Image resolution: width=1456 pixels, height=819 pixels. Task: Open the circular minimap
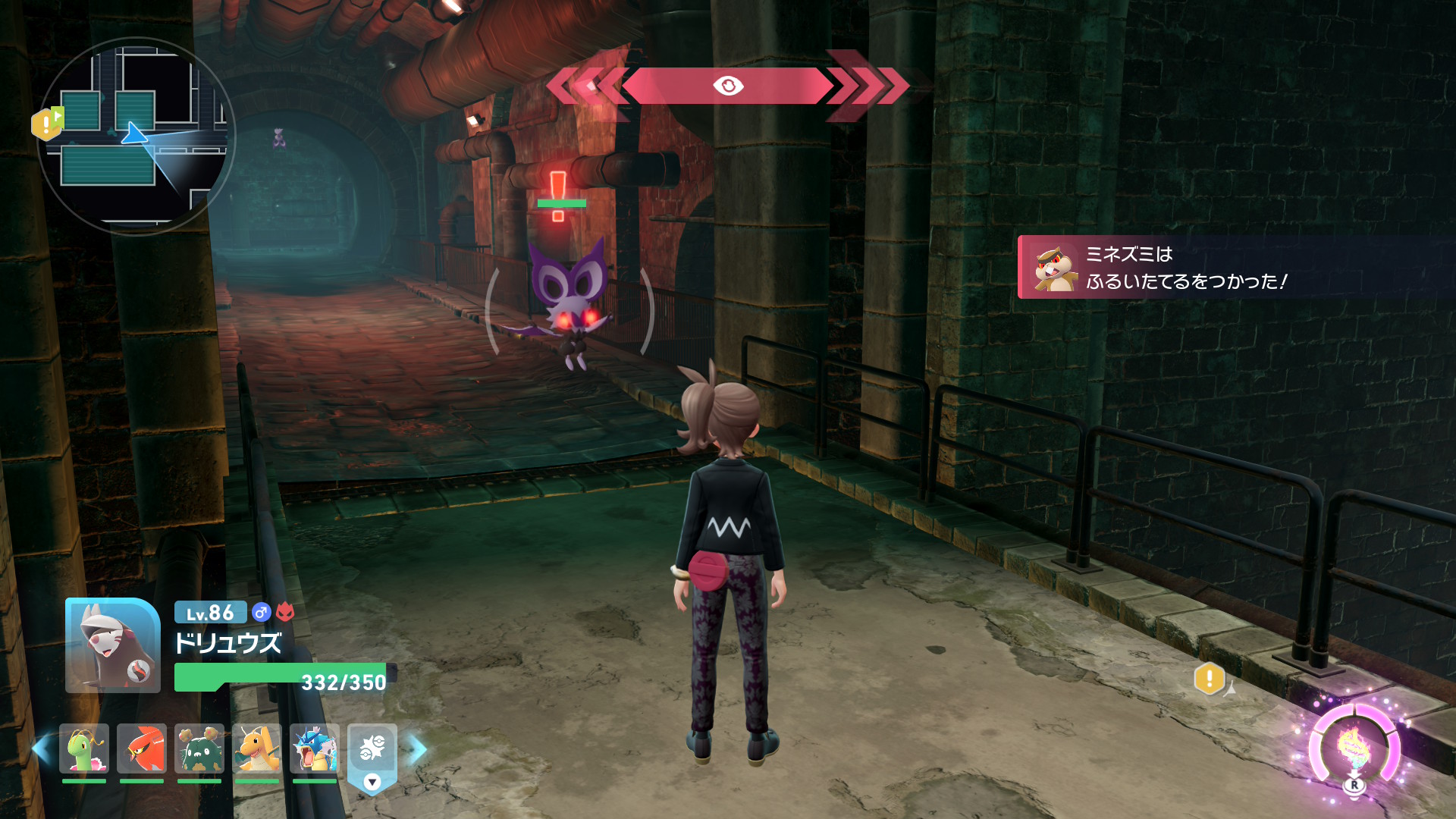pos(136,136)
